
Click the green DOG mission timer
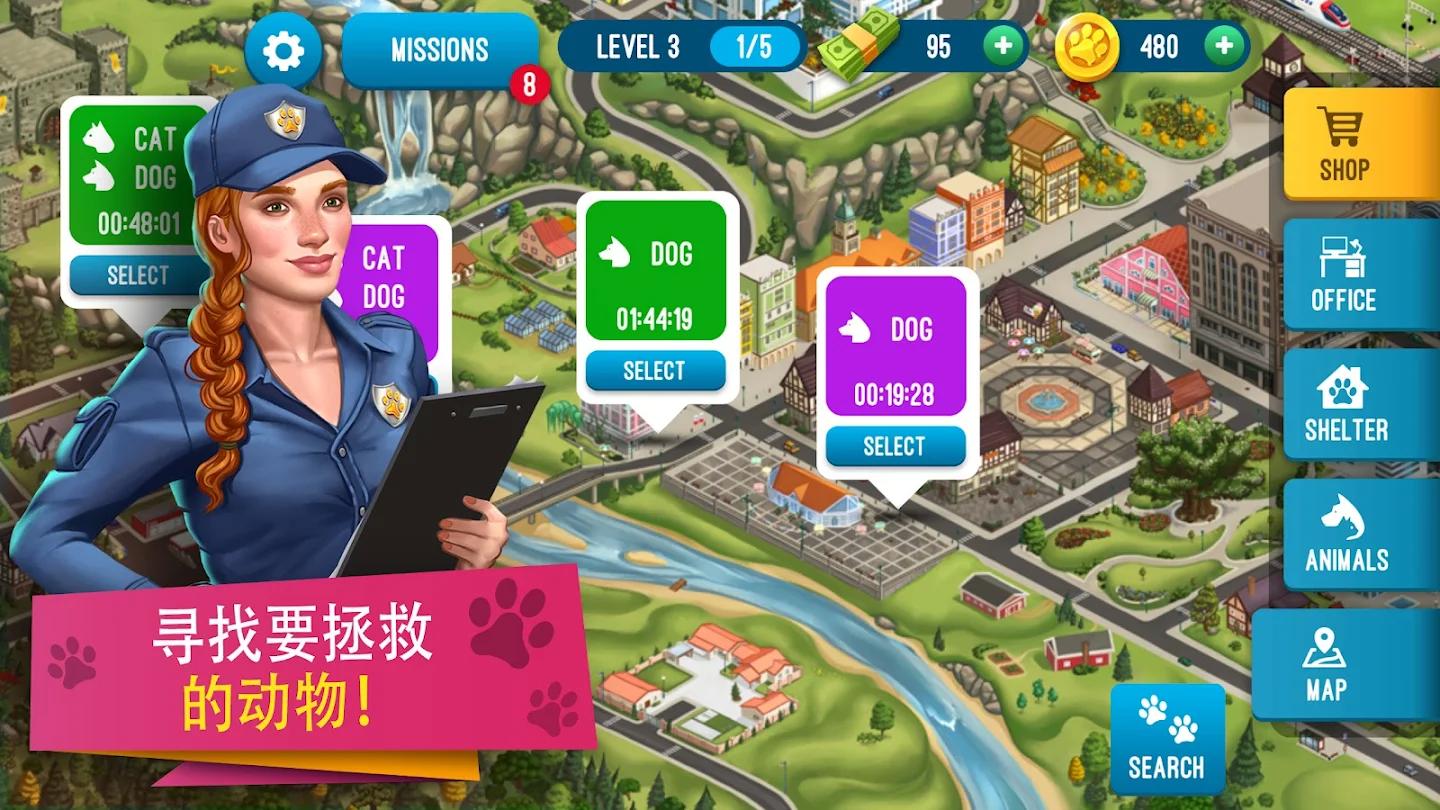656,320
